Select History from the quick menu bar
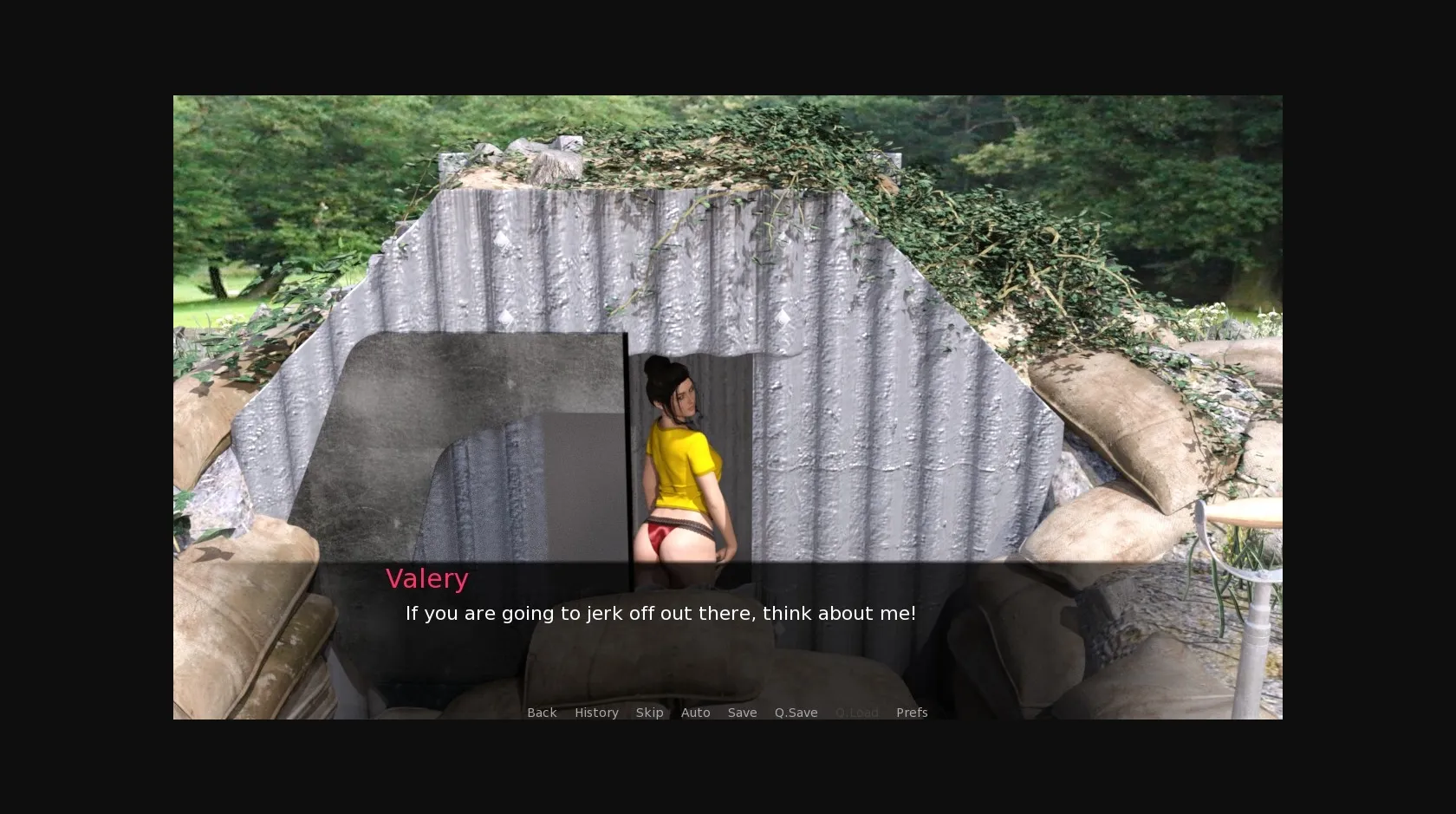 596,712
